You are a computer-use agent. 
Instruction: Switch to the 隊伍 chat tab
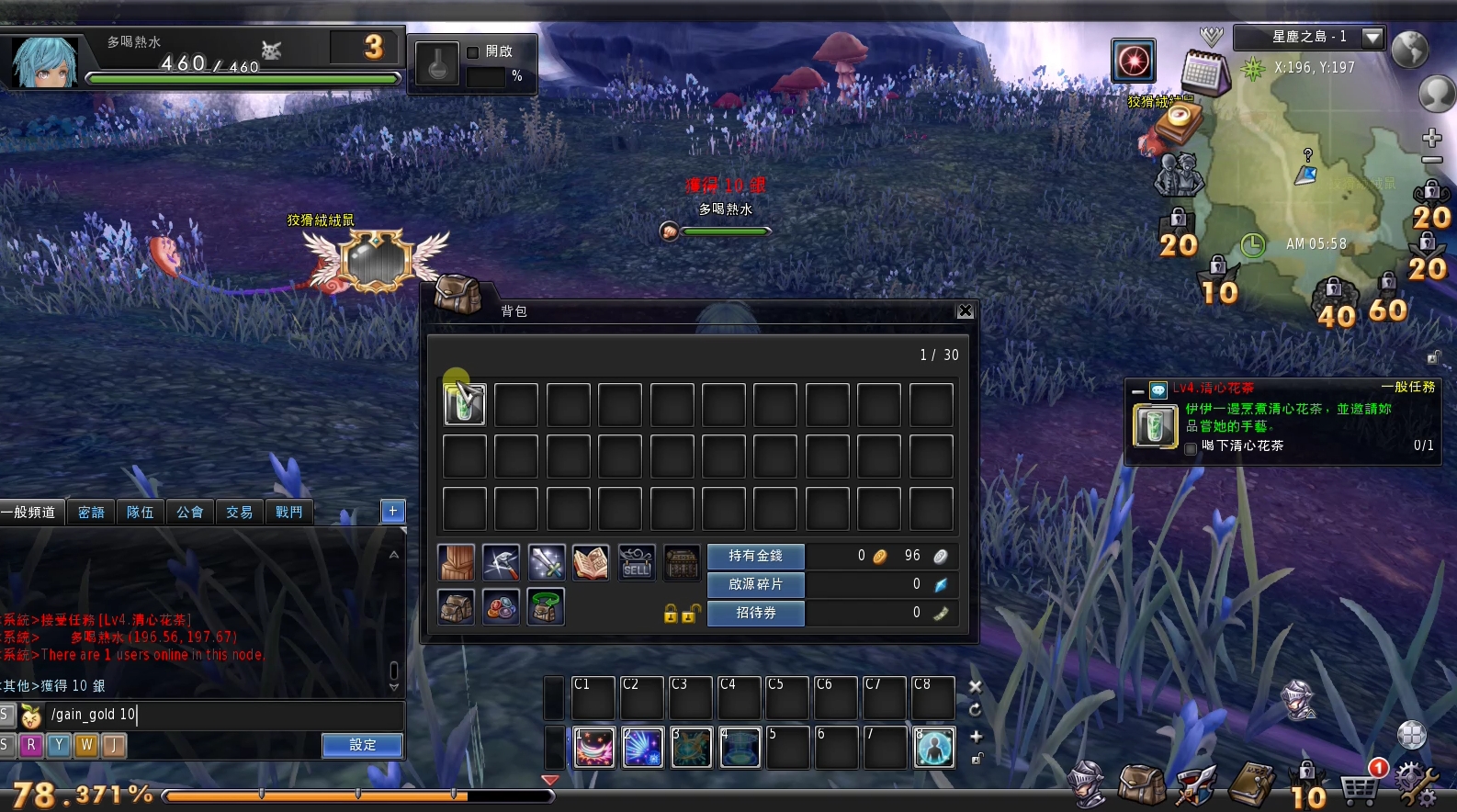click(141, 512)
